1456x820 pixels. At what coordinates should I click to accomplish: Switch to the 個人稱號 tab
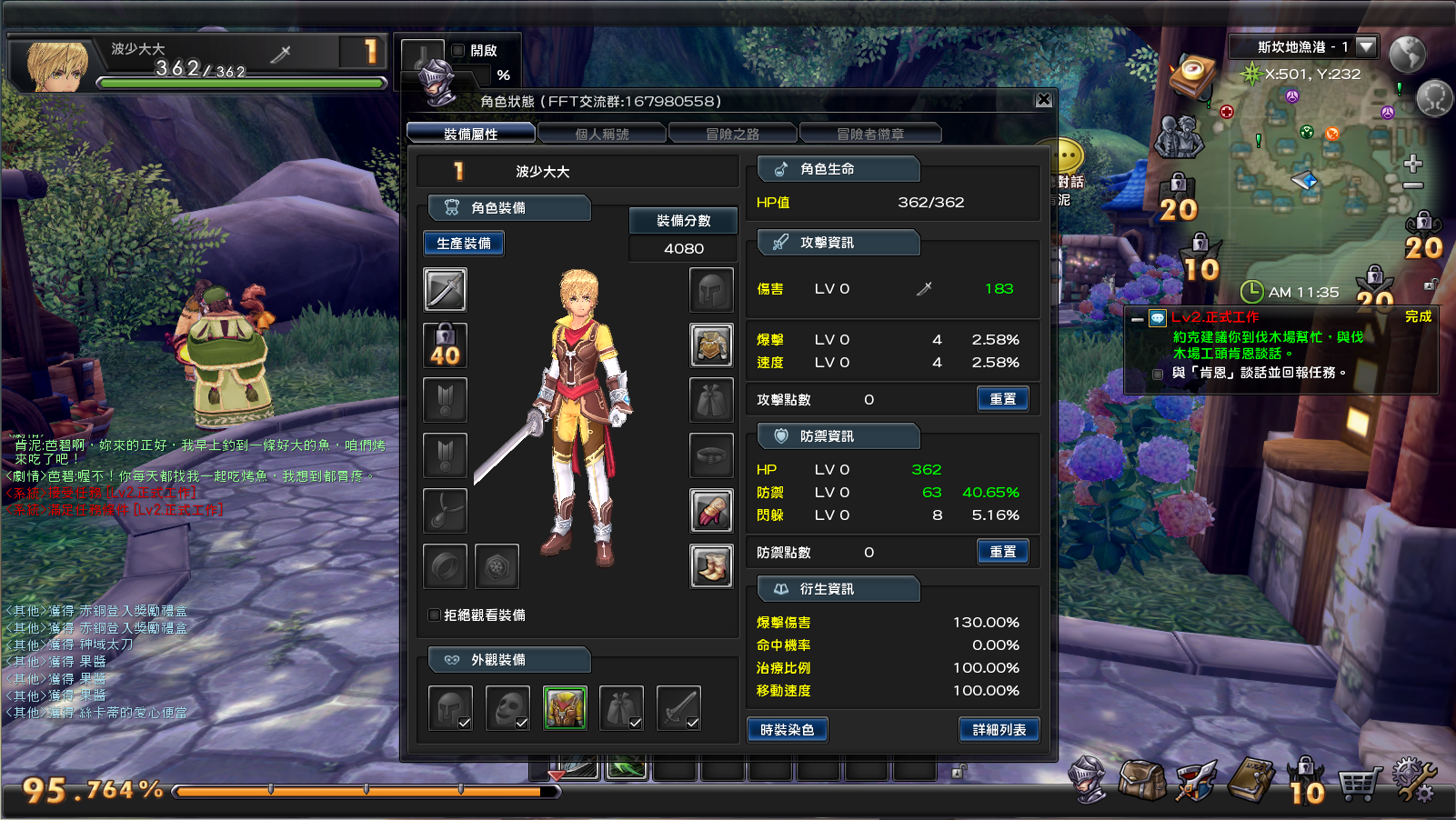click(603, 132)
